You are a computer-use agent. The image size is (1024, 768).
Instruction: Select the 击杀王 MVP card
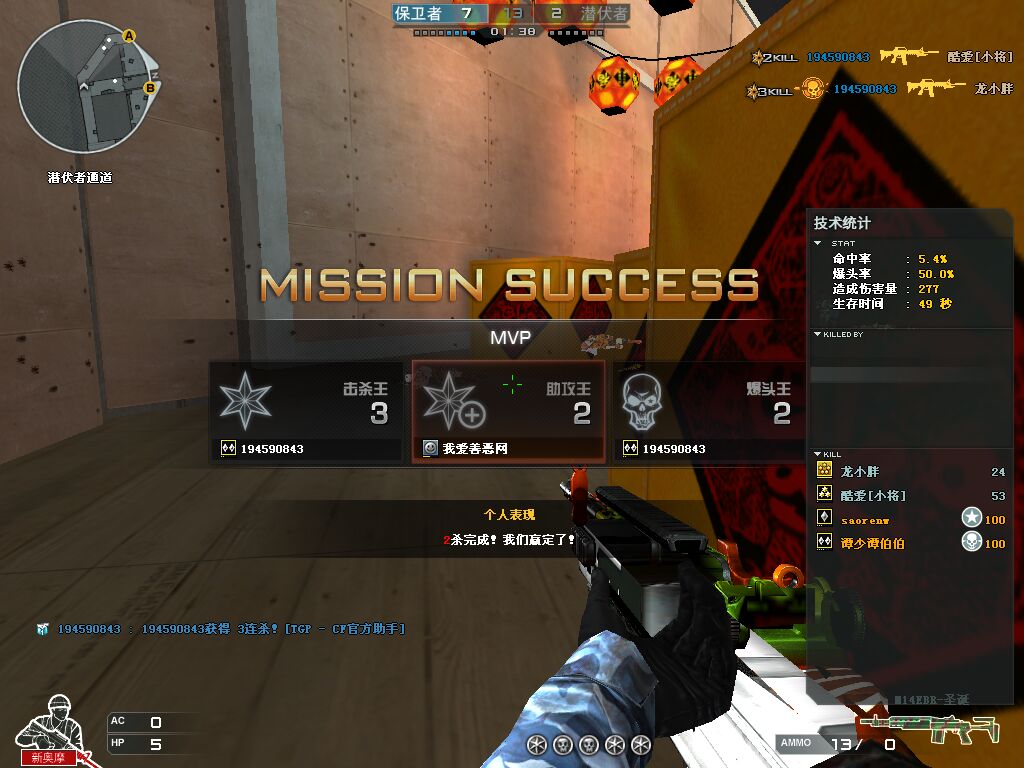point(306,412)
